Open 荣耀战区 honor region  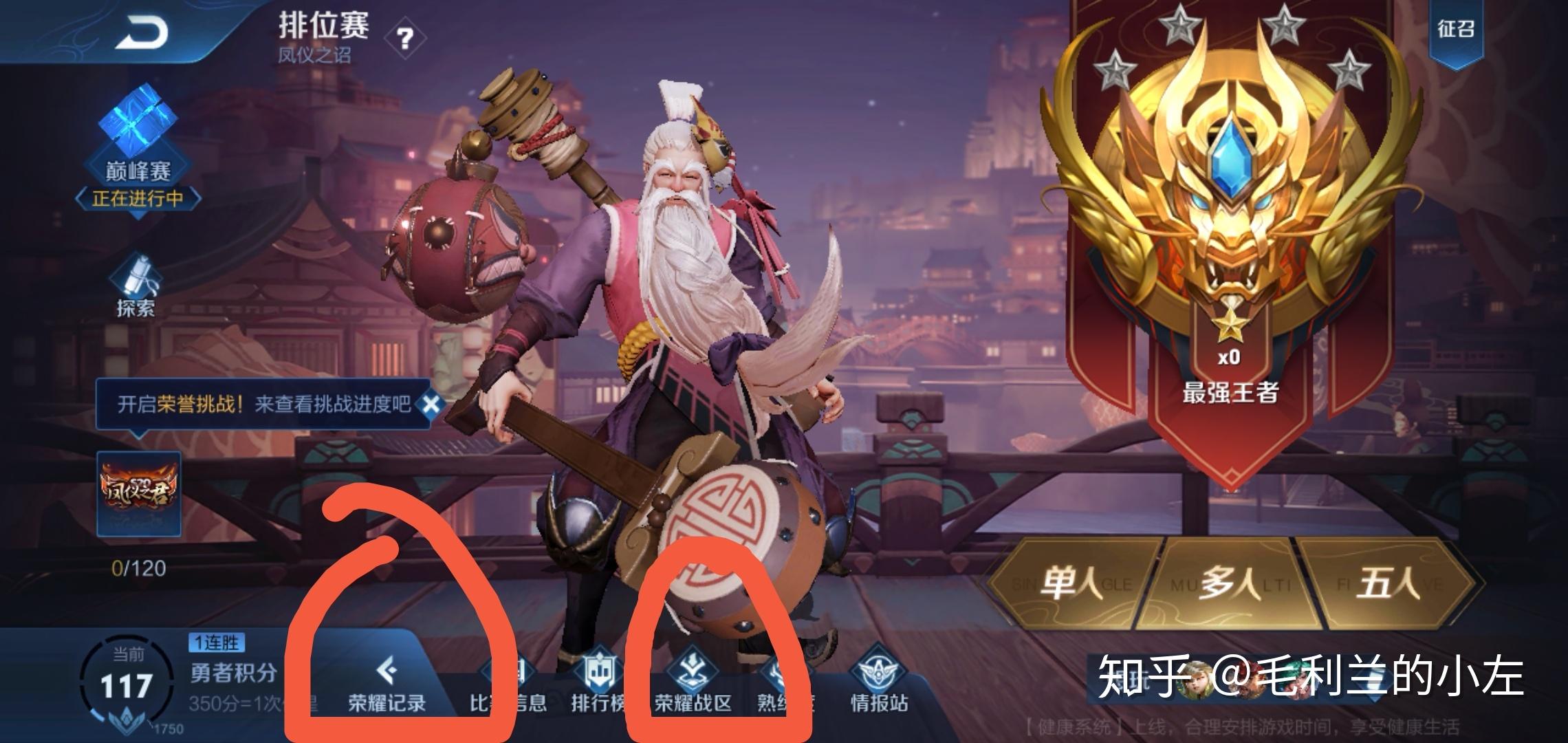click(693, 682)
